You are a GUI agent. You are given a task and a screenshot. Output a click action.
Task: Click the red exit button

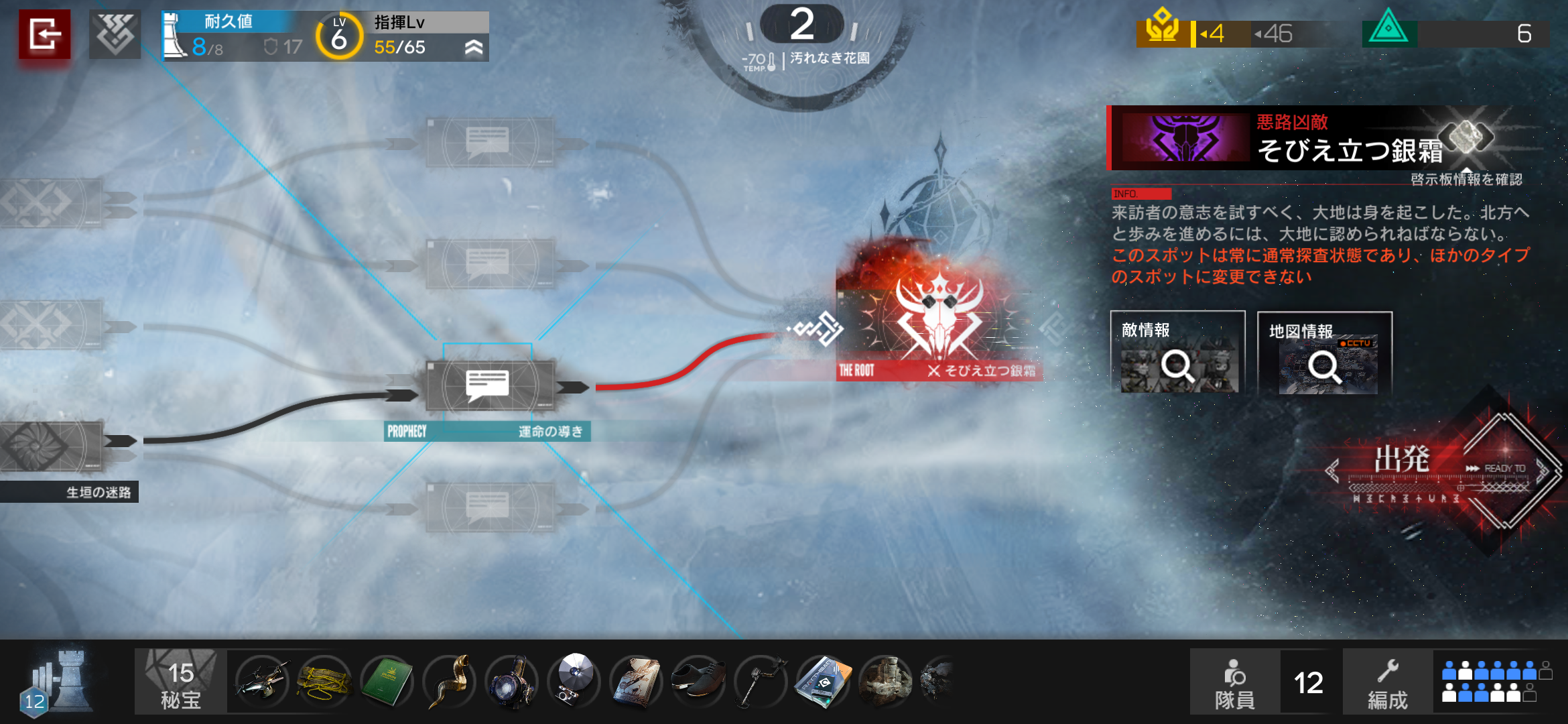pyautogui.click(x=44, y=34)
